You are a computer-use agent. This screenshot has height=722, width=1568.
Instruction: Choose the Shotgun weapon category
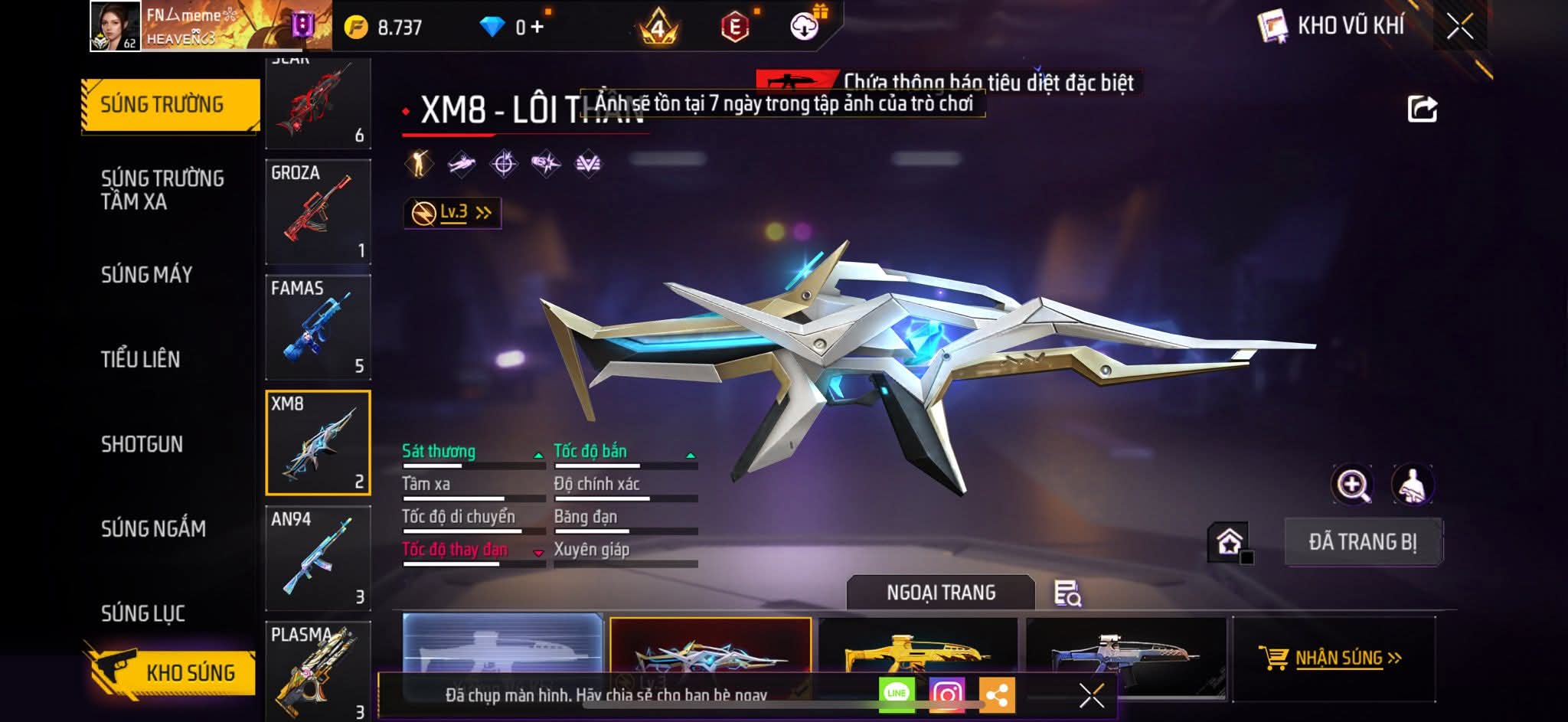[x=142, y=444]
